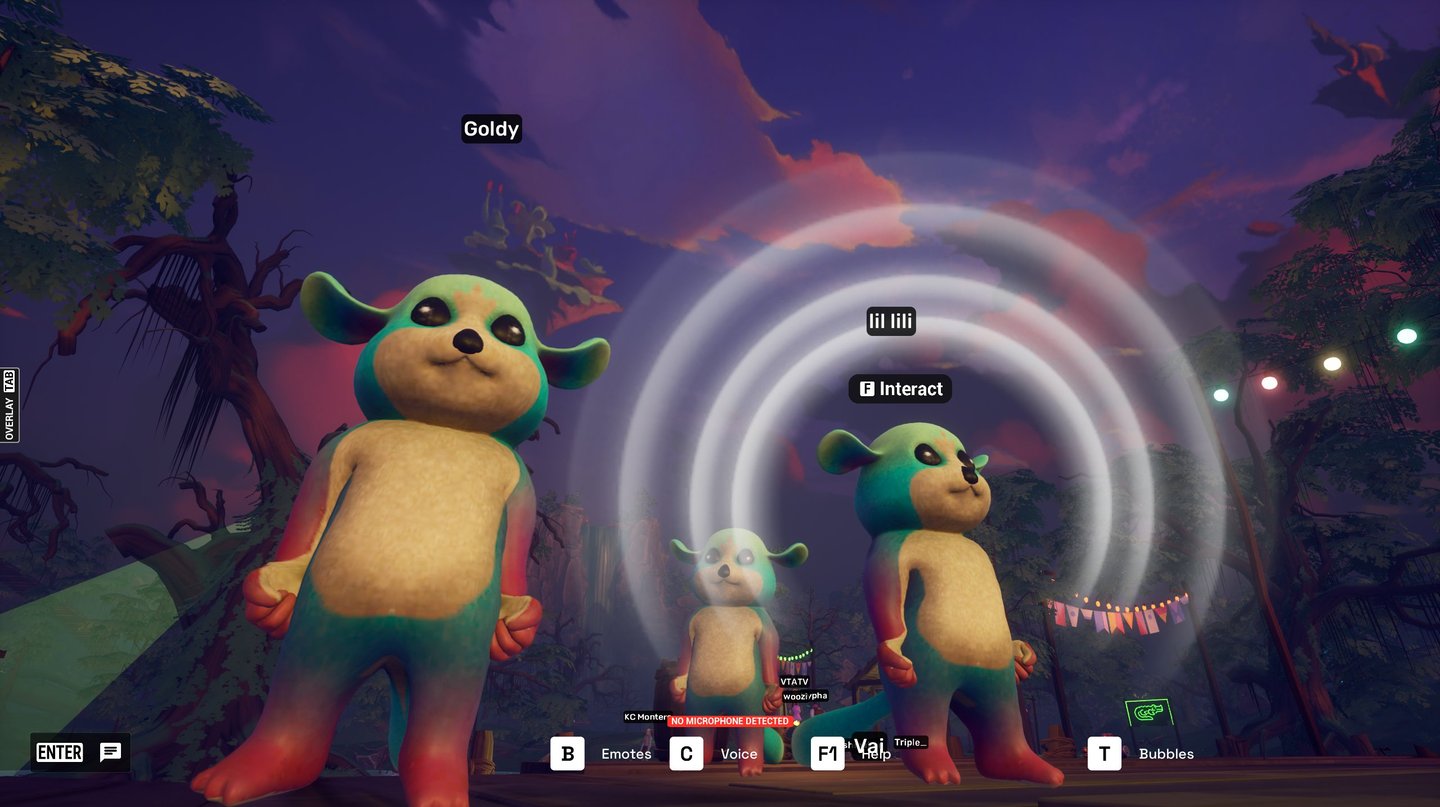Open the Bubbles option
Screen dimensions: 1440x807
(x=1105, y=754)
